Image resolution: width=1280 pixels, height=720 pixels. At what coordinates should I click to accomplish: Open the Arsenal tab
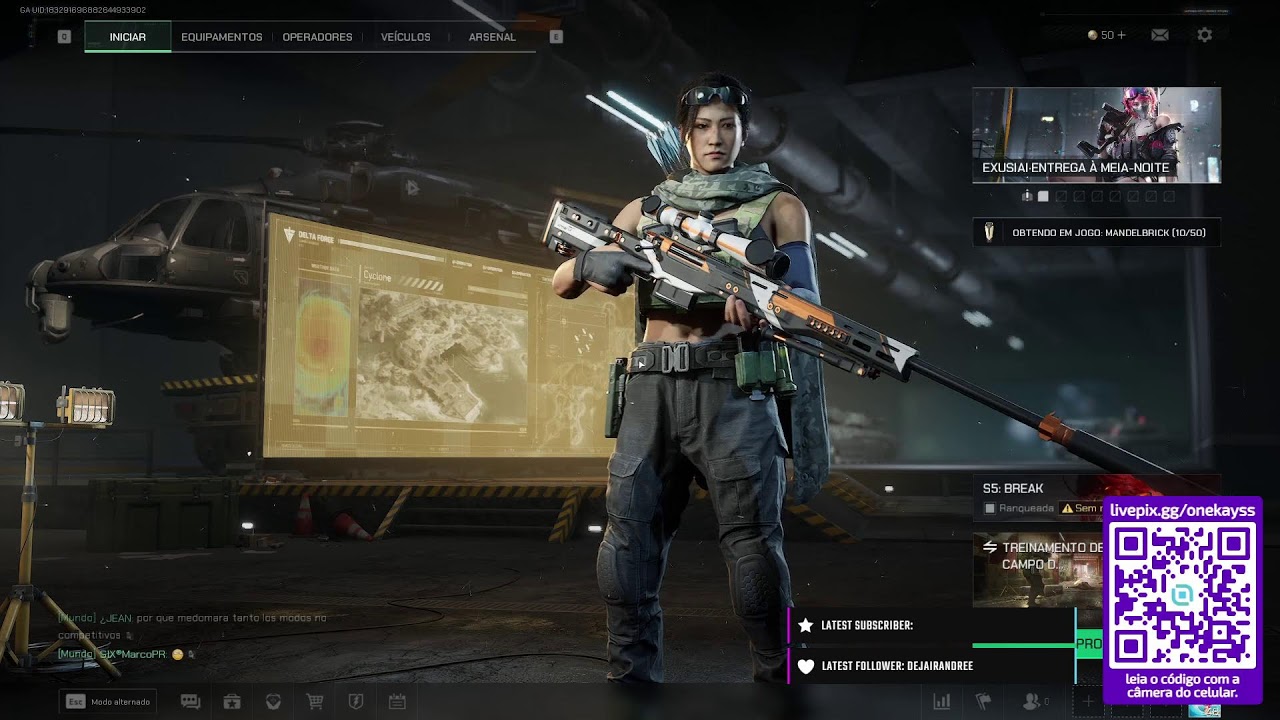click(x=492, y=37)
